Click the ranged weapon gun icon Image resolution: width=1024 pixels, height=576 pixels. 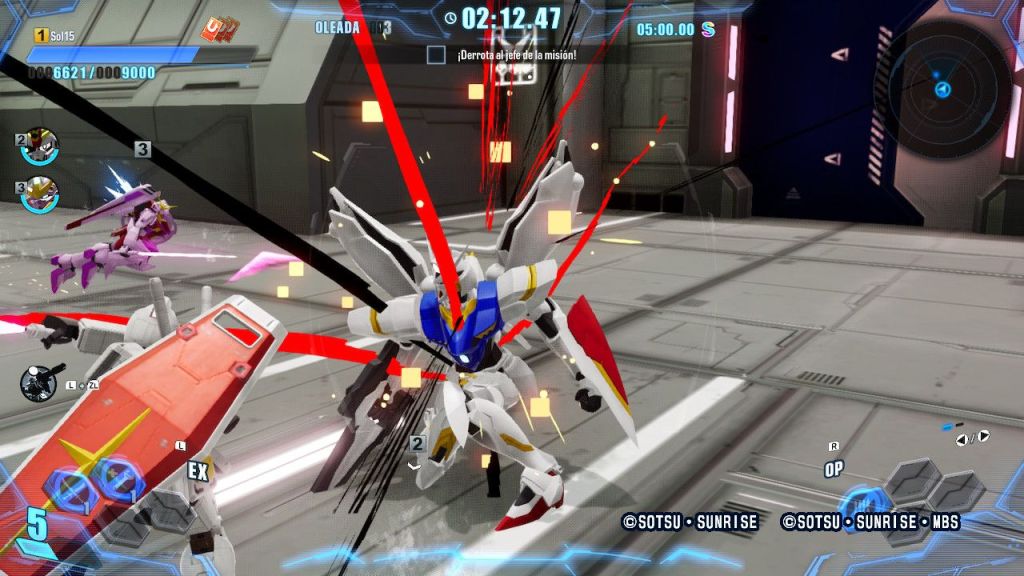[x=42, y=381]
